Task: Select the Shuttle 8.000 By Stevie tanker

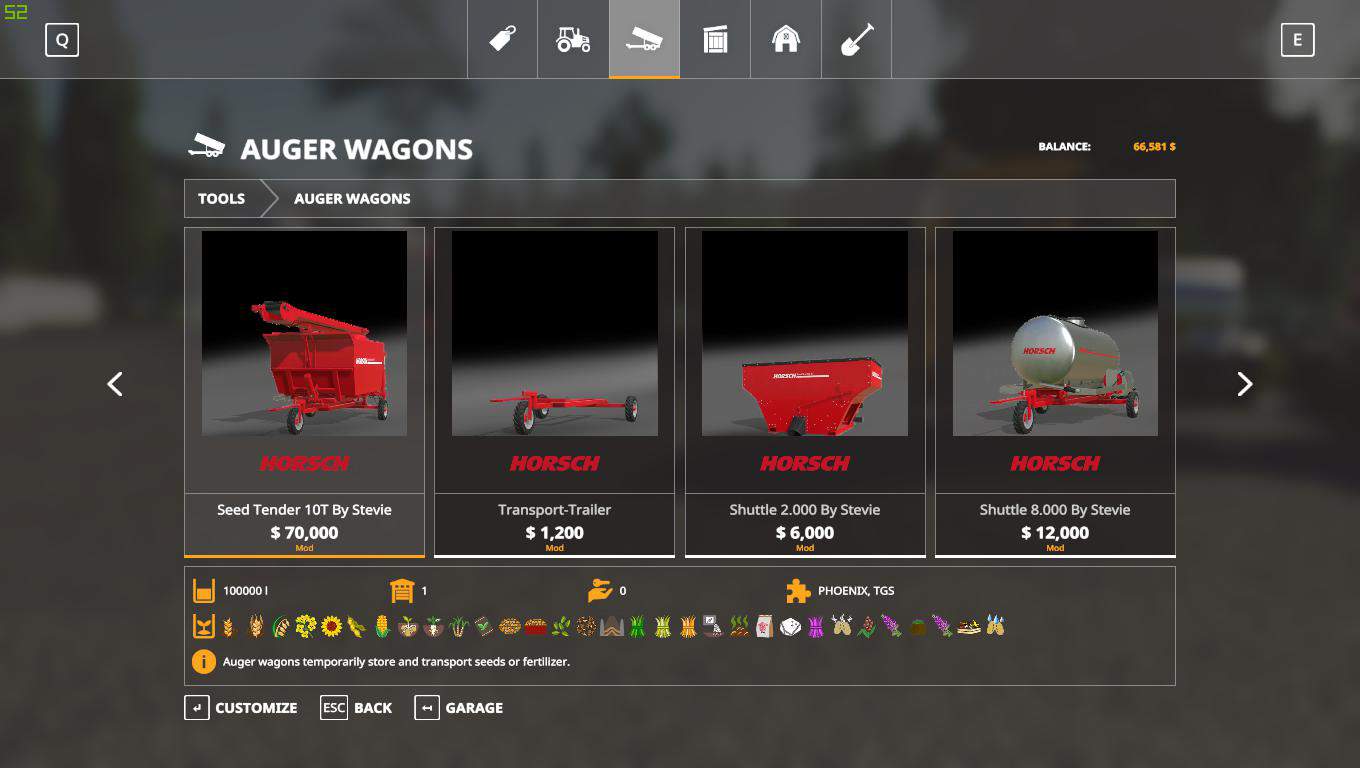Action: click(1055, 390)
